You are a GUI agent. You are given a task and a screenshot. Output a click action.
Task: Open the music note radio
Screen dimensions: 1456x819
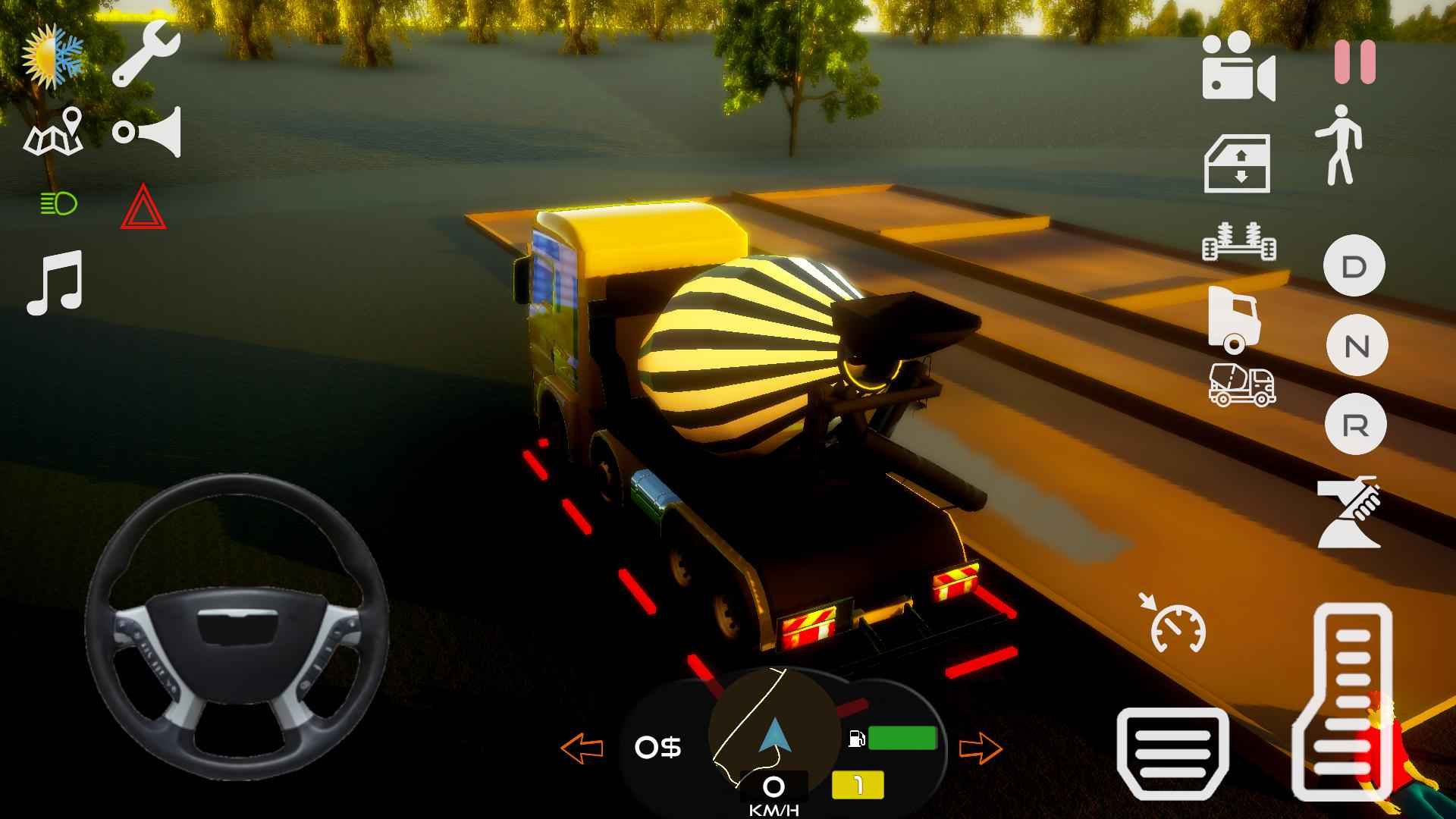pyautogui.click(x=55, y=282)
